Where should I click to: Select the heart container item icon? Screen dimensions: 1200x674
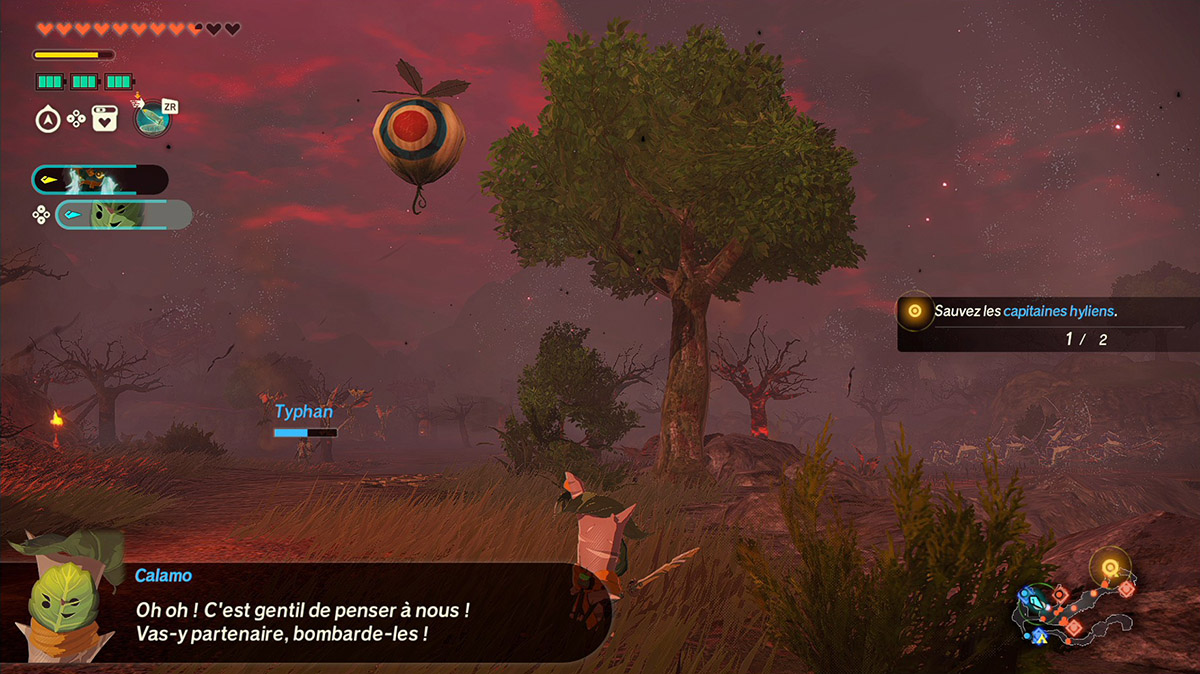click(x=105, y=119)
